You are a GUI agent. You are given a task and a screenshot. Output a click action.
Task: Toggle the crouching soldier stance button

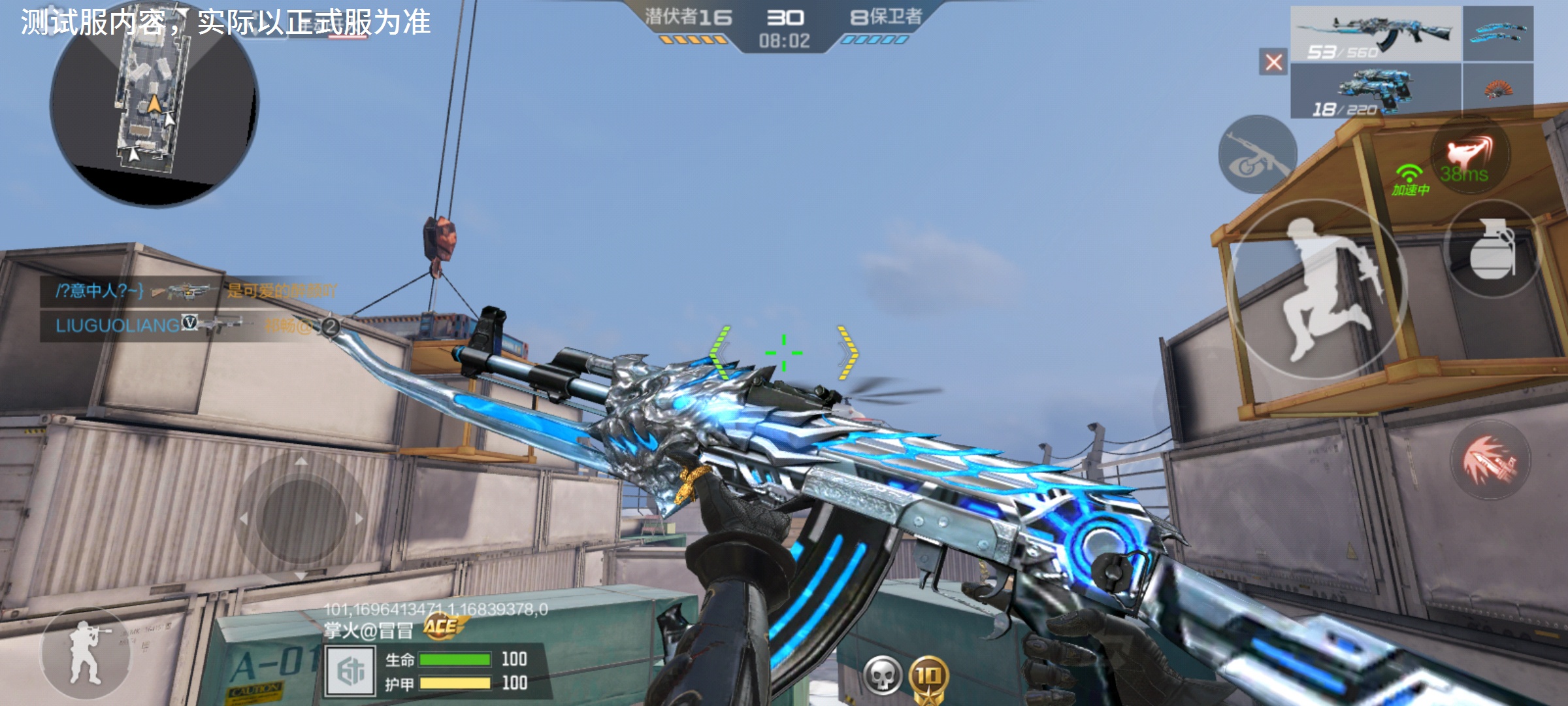point(85,654)
